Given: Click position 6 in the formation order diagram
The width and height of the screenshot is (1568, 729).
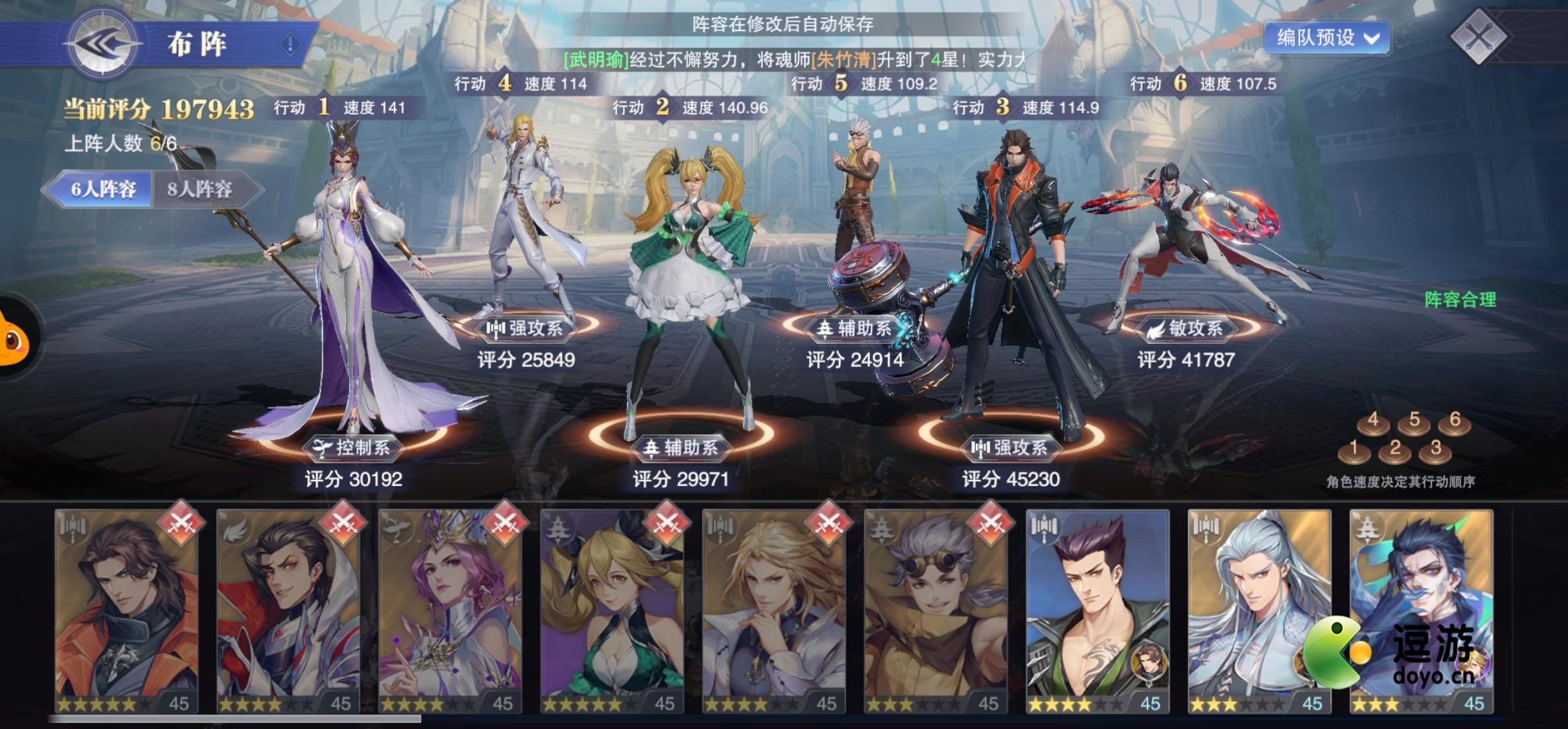Looking at the screenshot, I should click(1454, 426).
